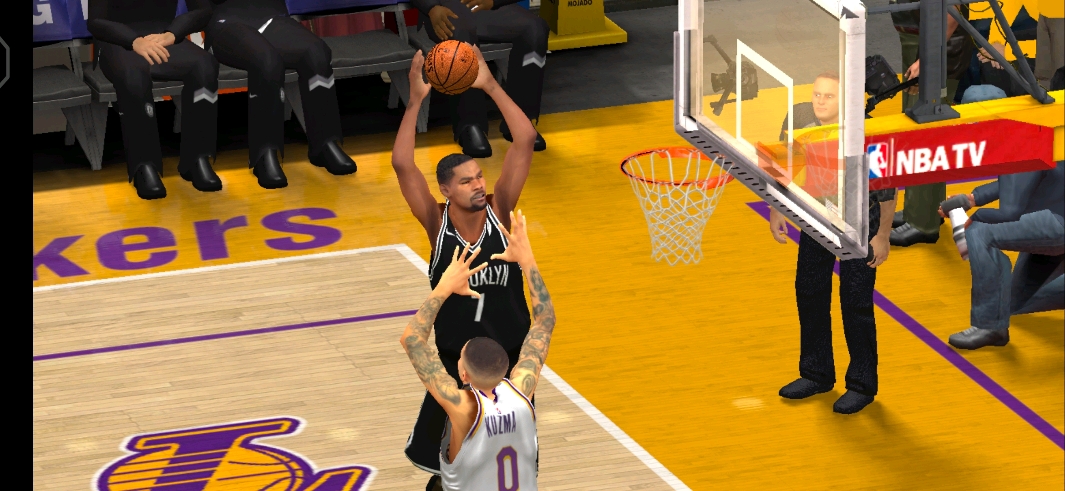Open the hexagon floating overlay icon
1065x491 pixels.
[3, 62]
